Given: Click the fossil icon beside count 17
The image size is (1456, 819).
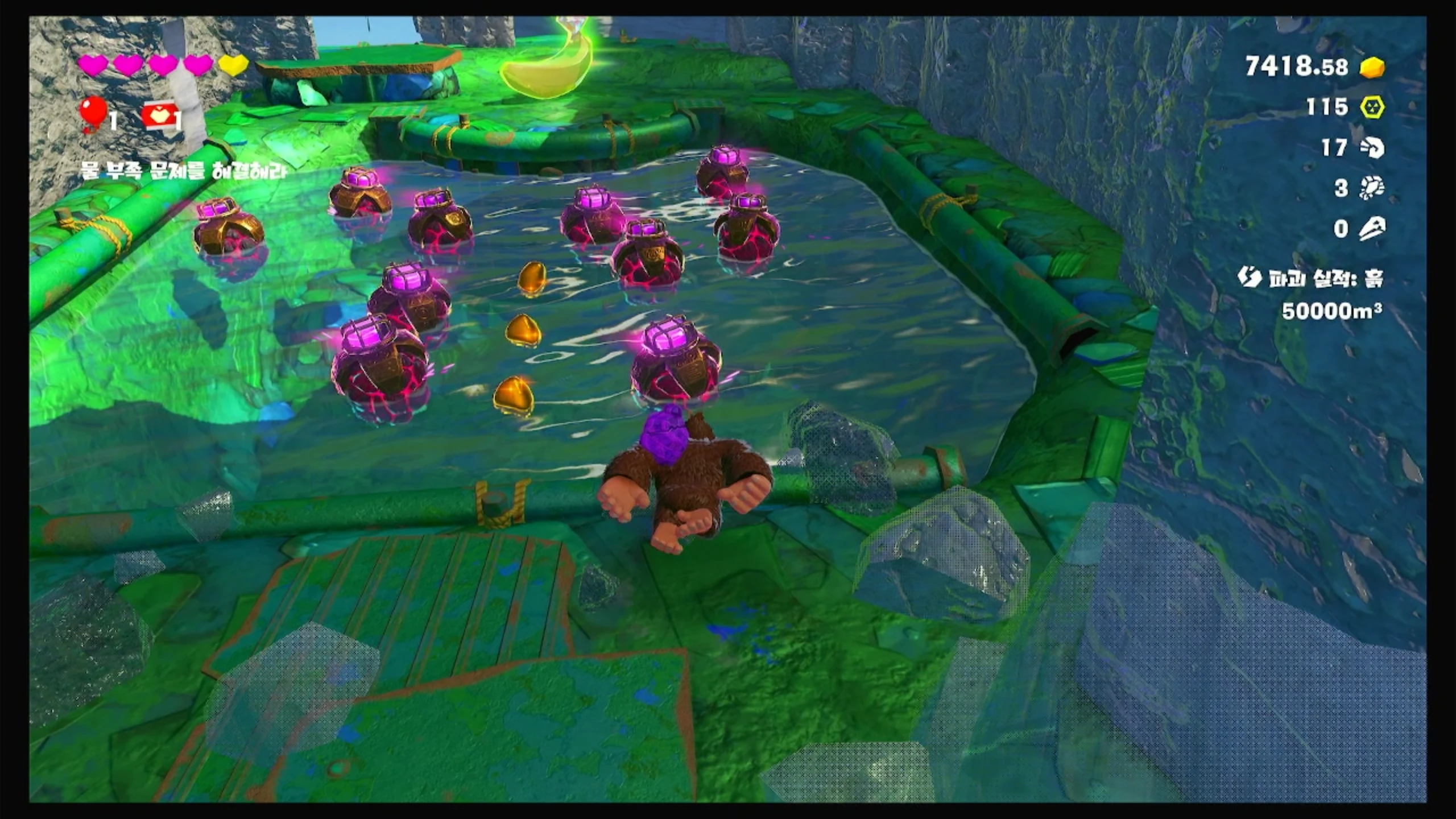Looking at the screenshot, I should tap(1371, 148).
